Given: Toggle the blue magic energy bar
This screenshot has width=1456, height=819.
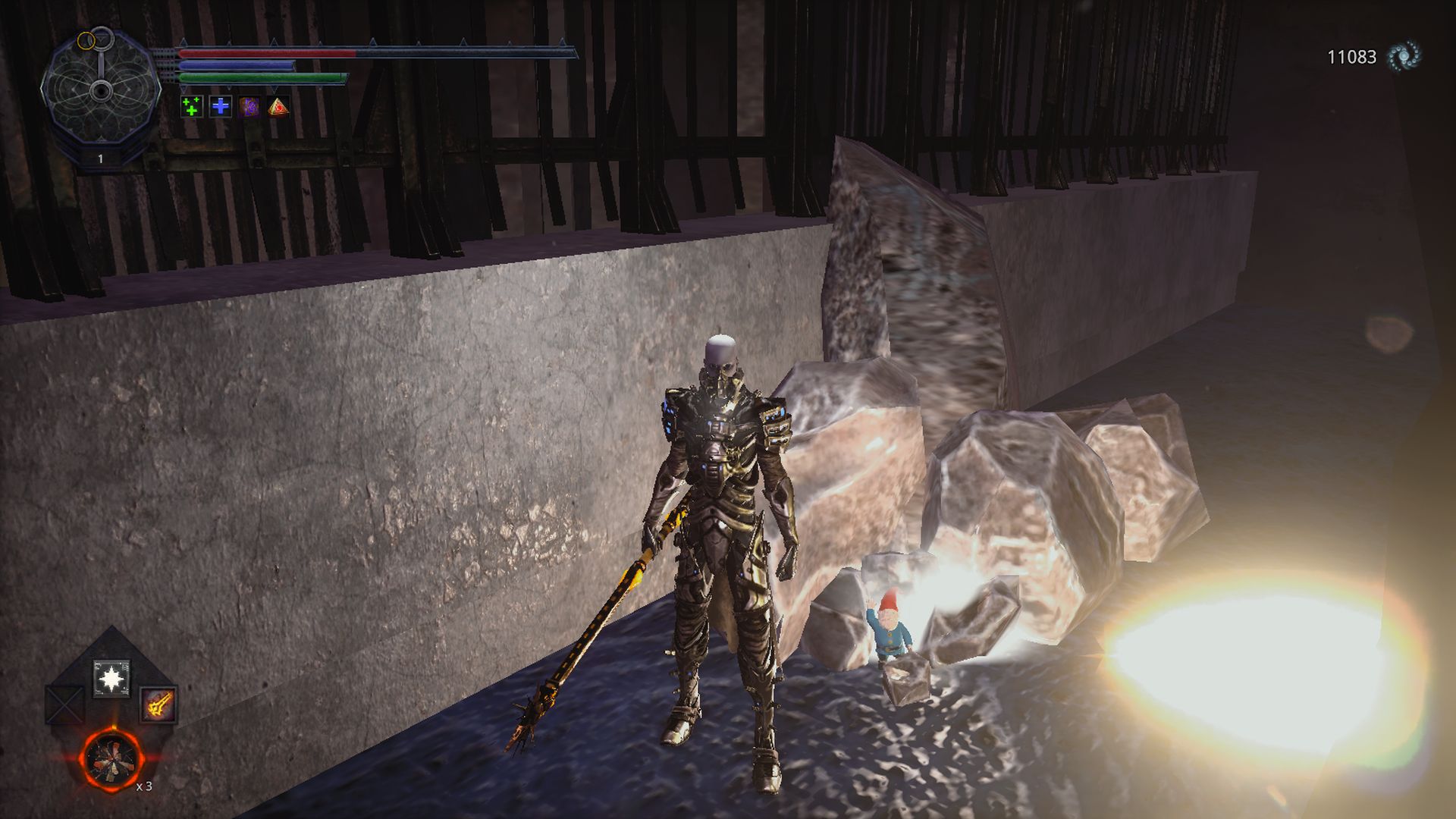Looking at the screenshot, I should pyautogui.click(x=235, y=65).
